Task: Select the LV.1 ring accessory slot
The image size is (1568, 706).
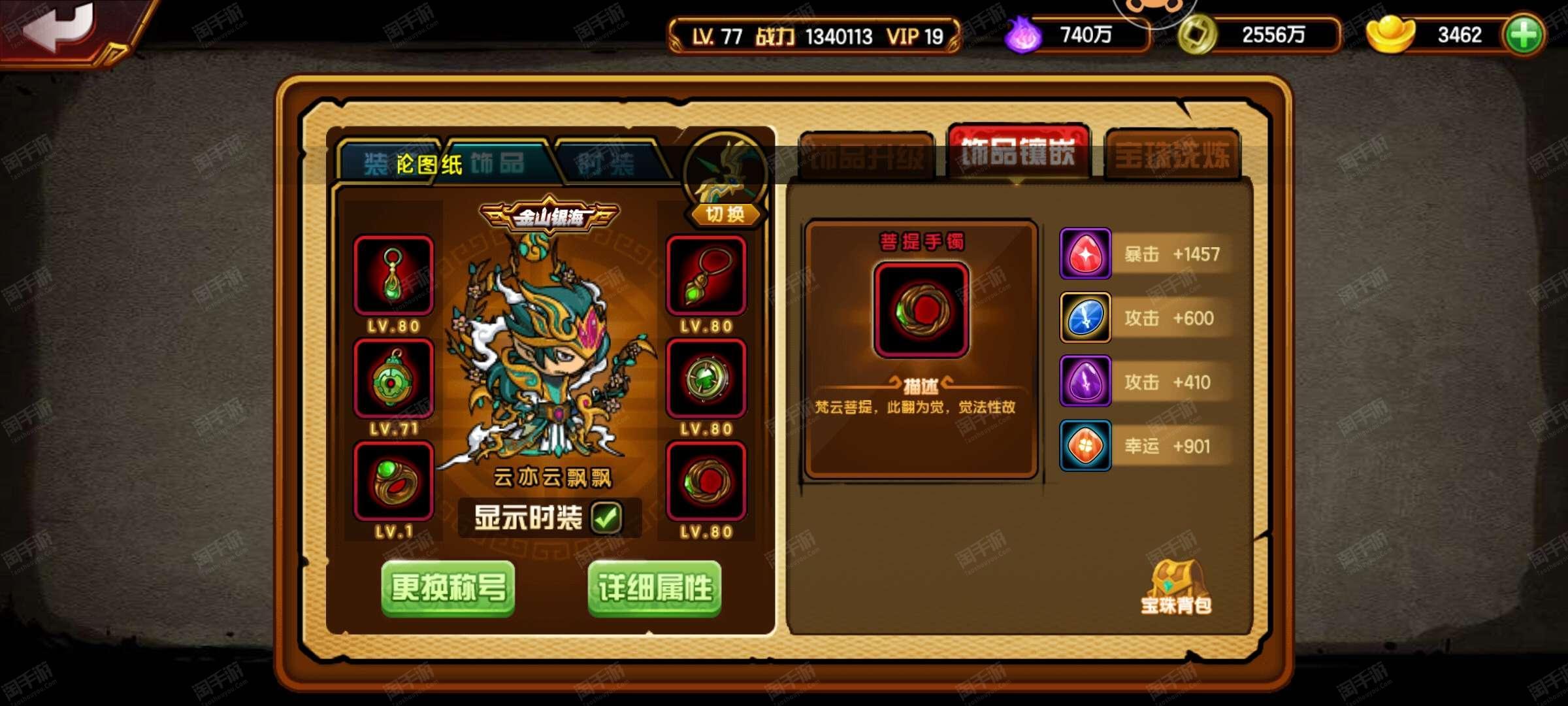Action: click(393, 482)
